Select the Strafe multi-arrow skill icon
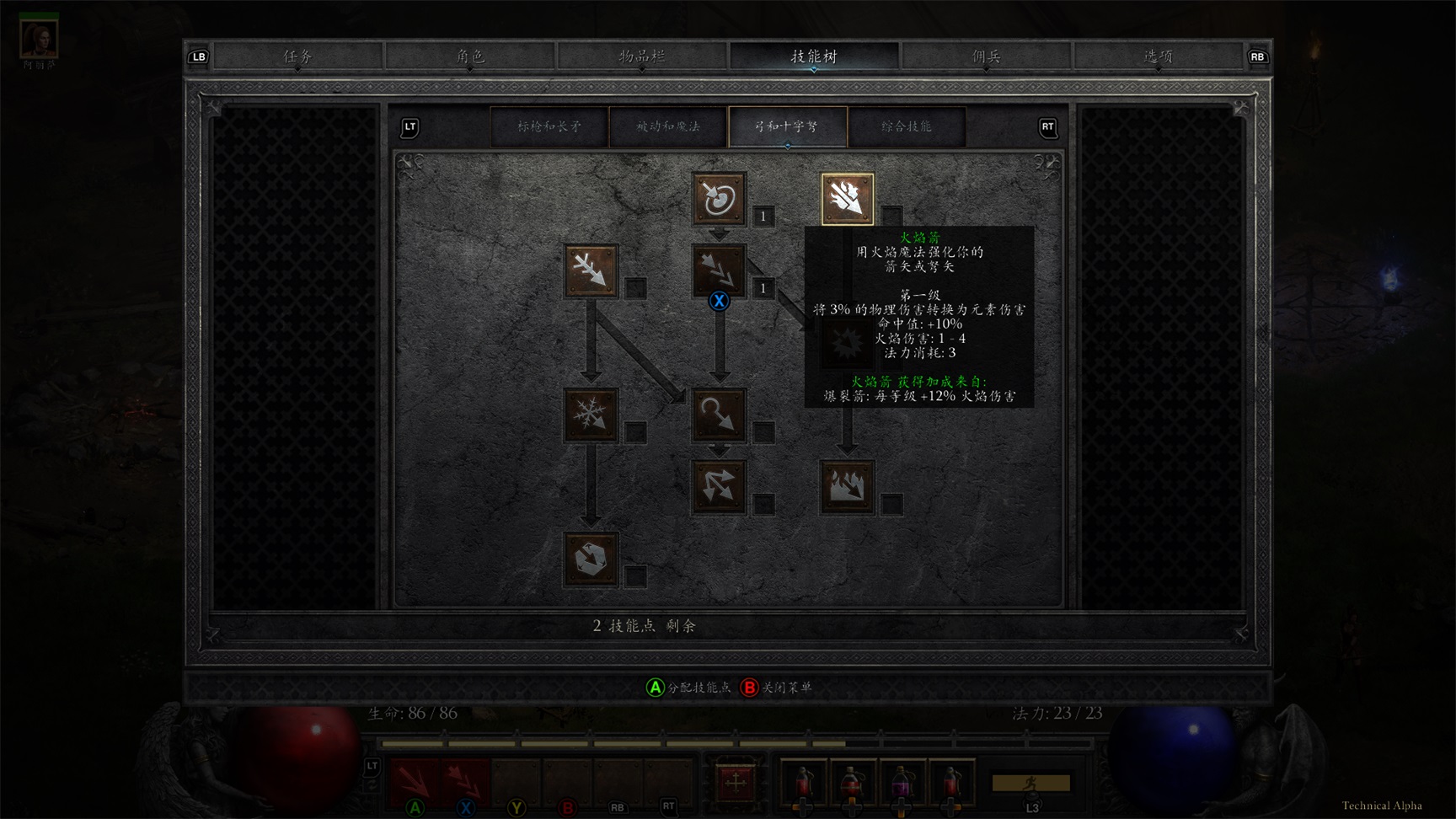This screenshot has height=819, width=1456. (718, 487)
